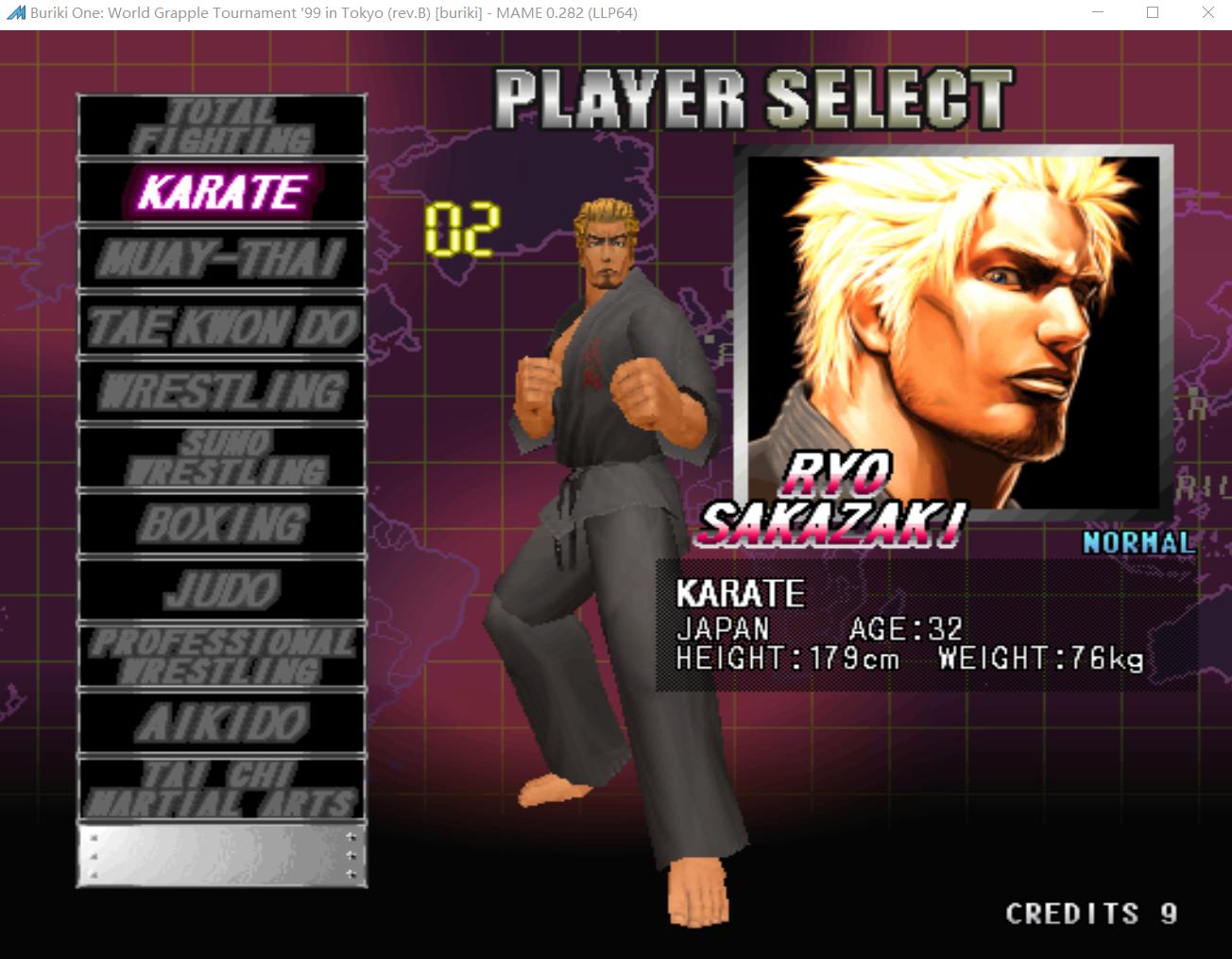This screenshot has width=1232, height=959.
Task: Choose Tai Chi Martial Arts
Action: [222, 789]
